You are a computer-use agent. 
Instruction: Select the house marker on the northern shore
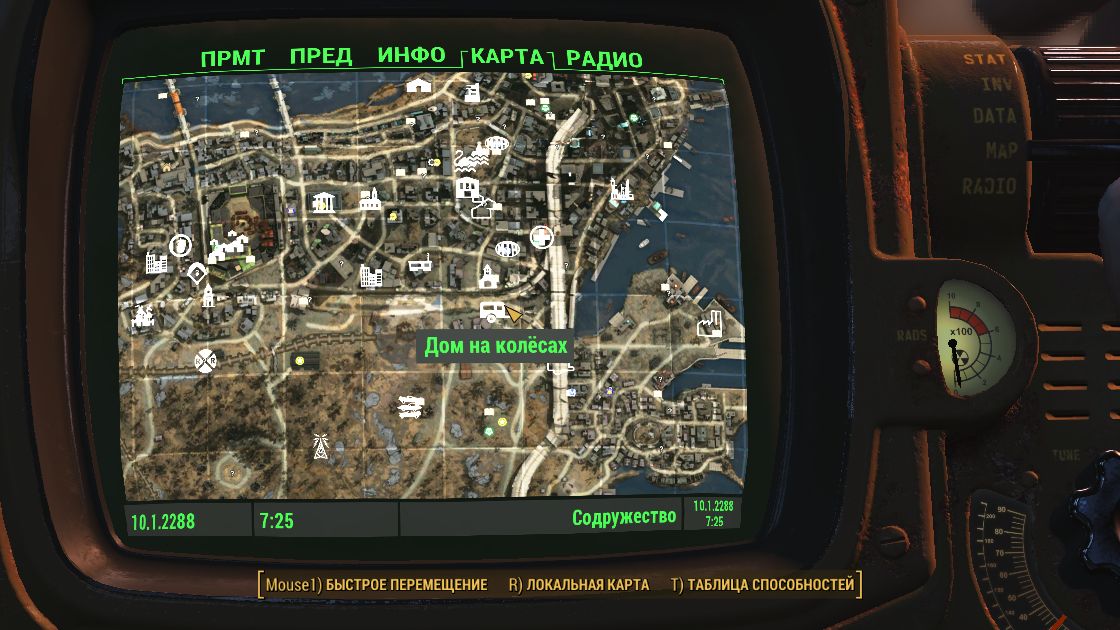pos(418,86)
